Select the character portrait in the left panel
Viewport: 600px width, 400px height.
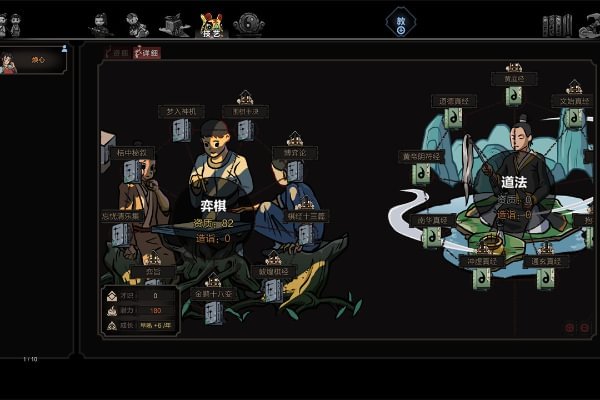point(13,61)
